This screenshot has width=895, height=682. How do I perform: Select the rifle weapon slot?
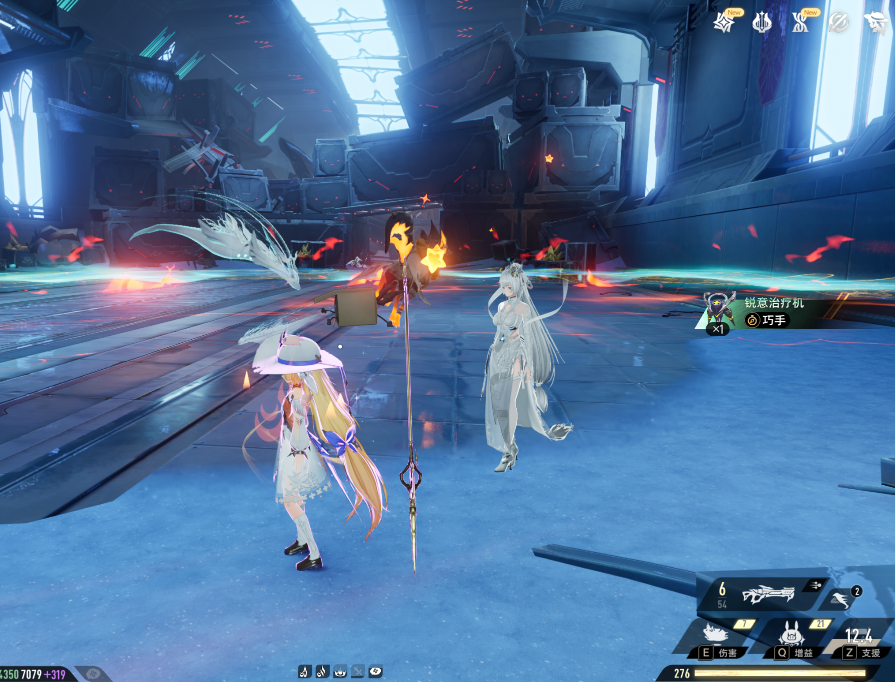coord(767,595)
